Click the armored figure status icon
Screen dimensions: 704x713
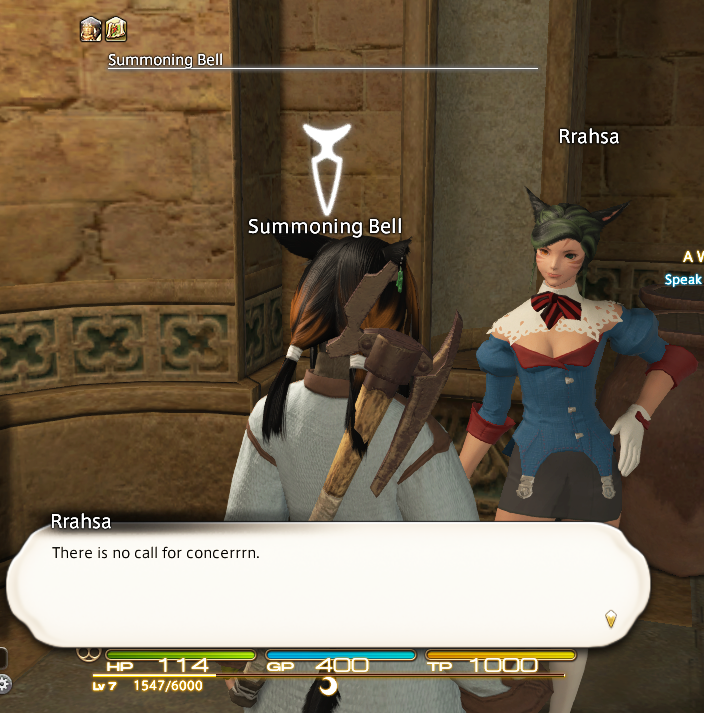coord(91,30)
